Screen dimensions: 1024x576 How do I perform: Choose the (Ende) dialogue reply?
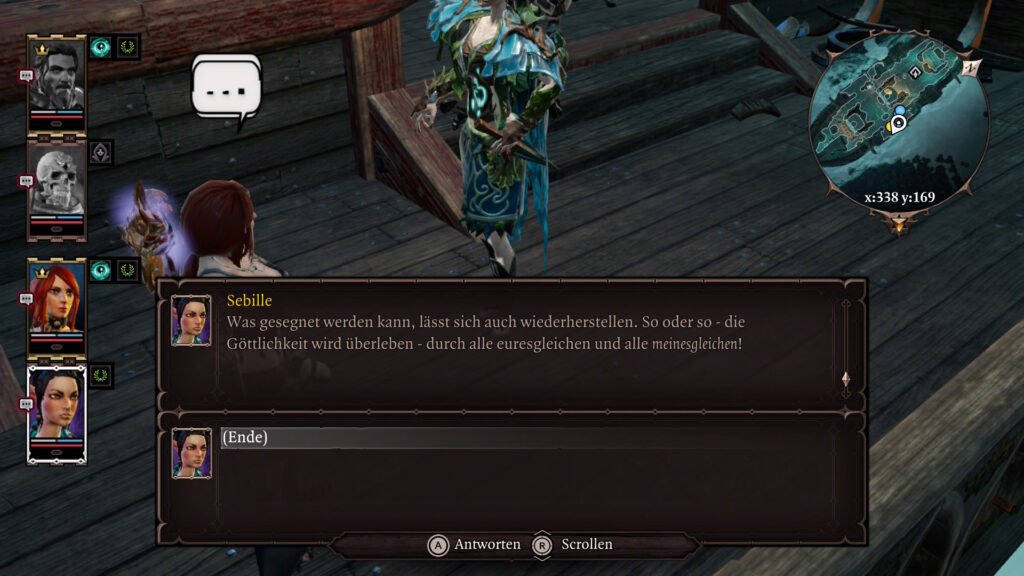[x=245, y=438]
